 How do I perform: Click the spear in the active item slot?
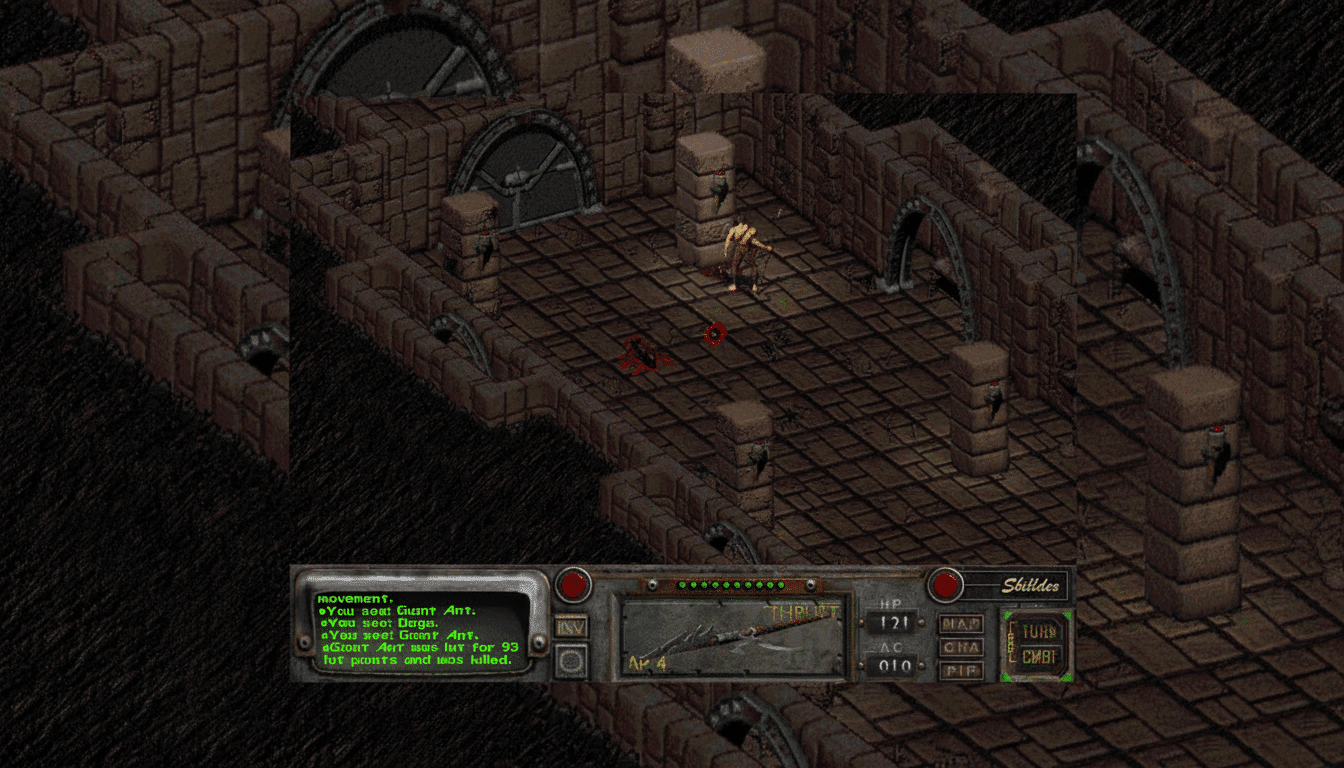[735, 635]
